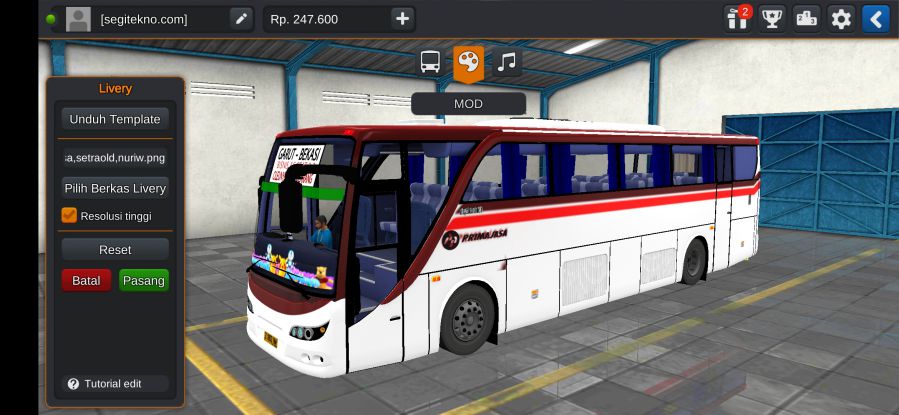
Task: Select the livery filename field
Action: [x=114, y=157]
